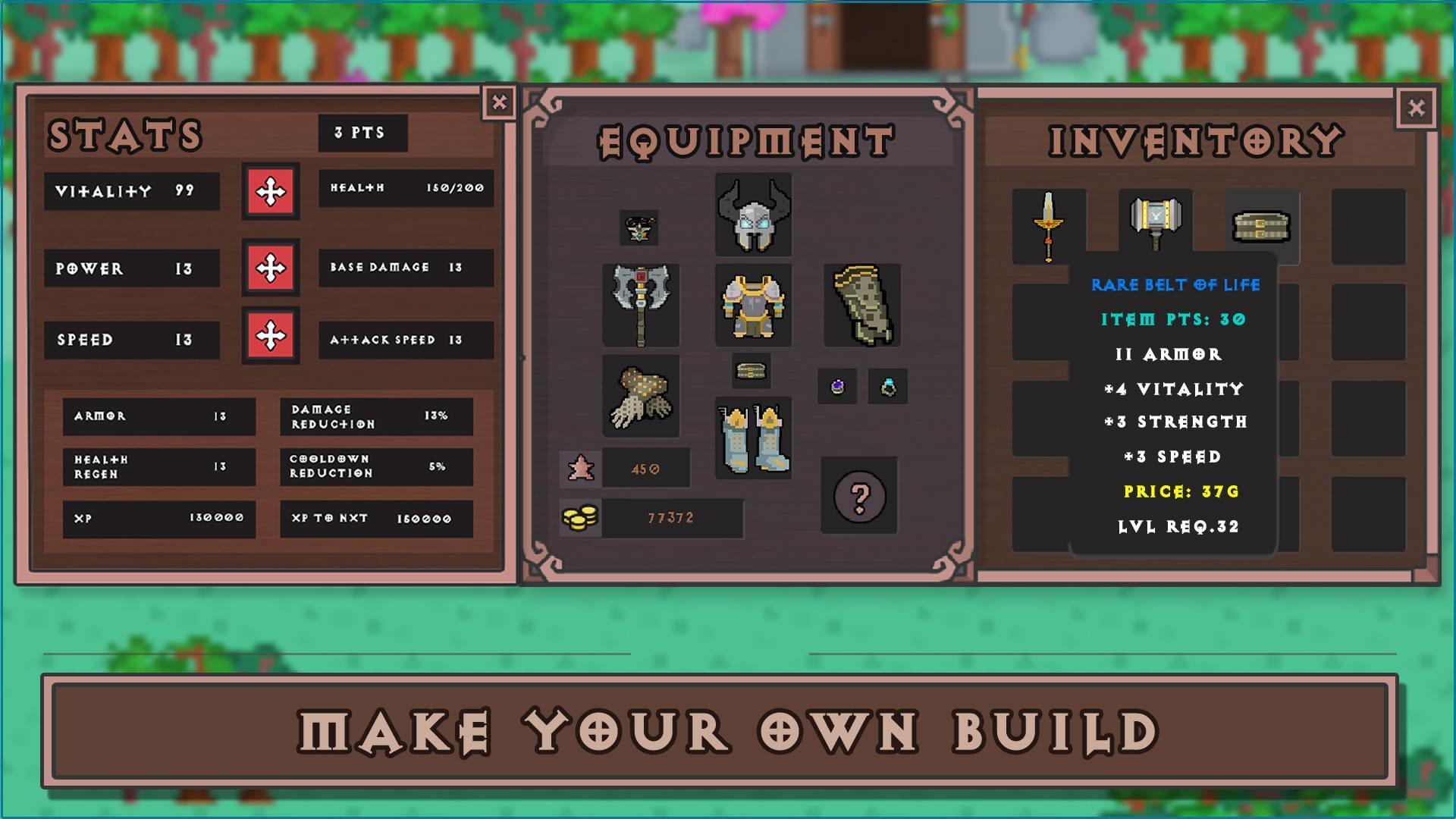
Task: Click the equipped chest armor
Action: (753, 305)
